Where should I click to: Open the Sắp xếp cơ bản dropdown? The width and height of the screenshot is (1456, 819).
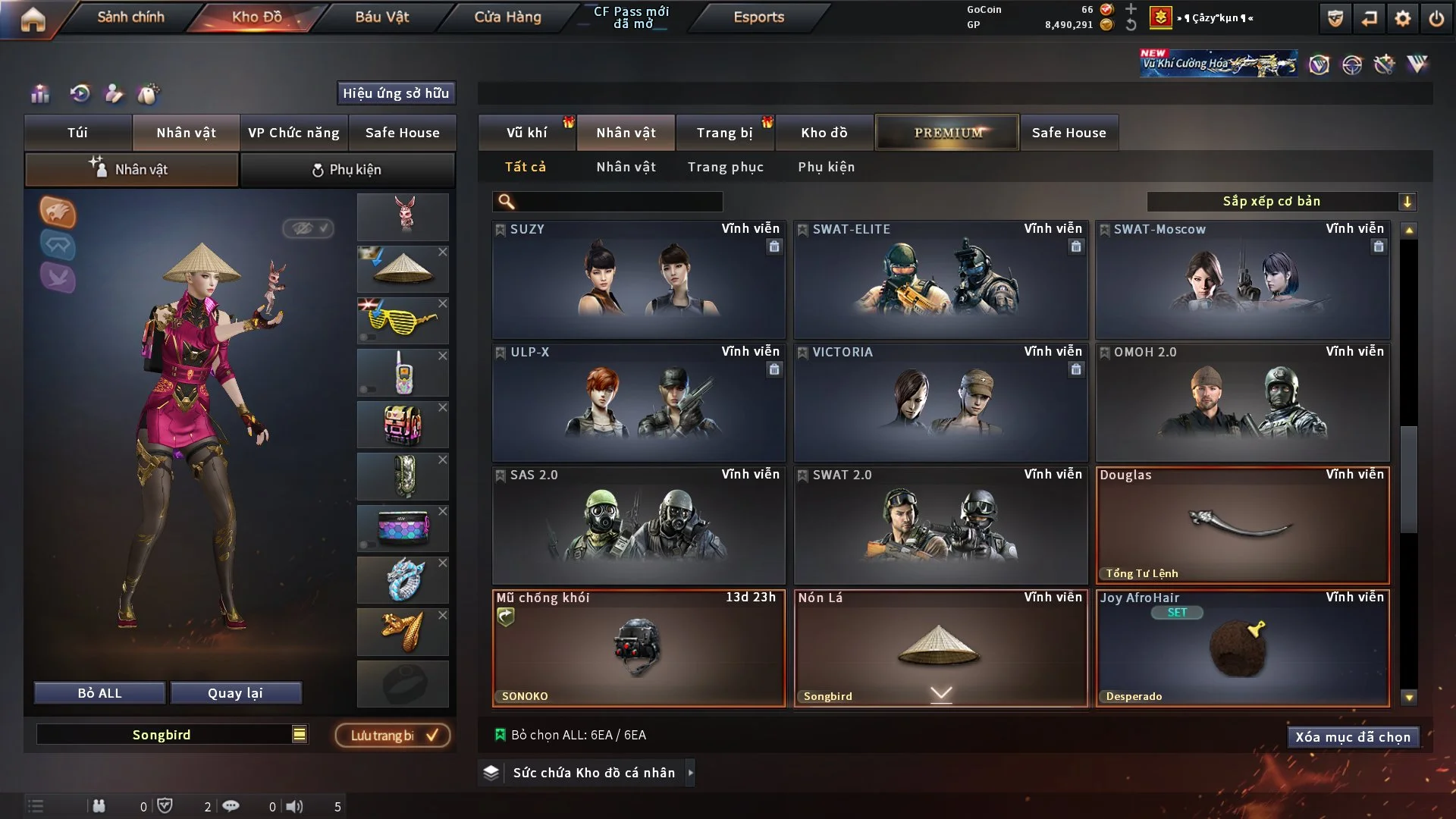(1281, 202)
